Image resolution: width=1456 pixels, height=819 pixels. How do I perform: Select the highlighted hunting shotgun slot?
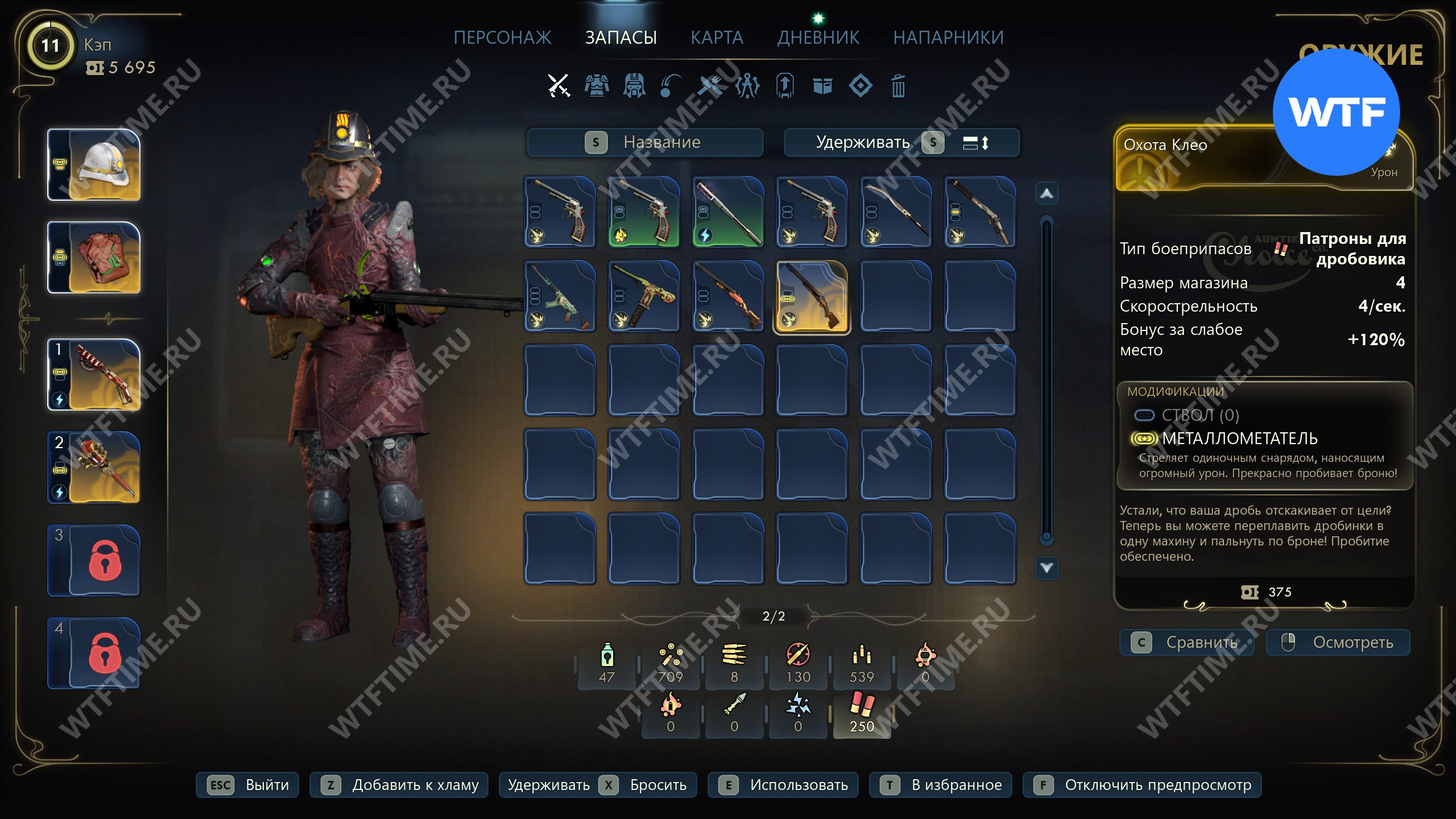coord(812,297)
